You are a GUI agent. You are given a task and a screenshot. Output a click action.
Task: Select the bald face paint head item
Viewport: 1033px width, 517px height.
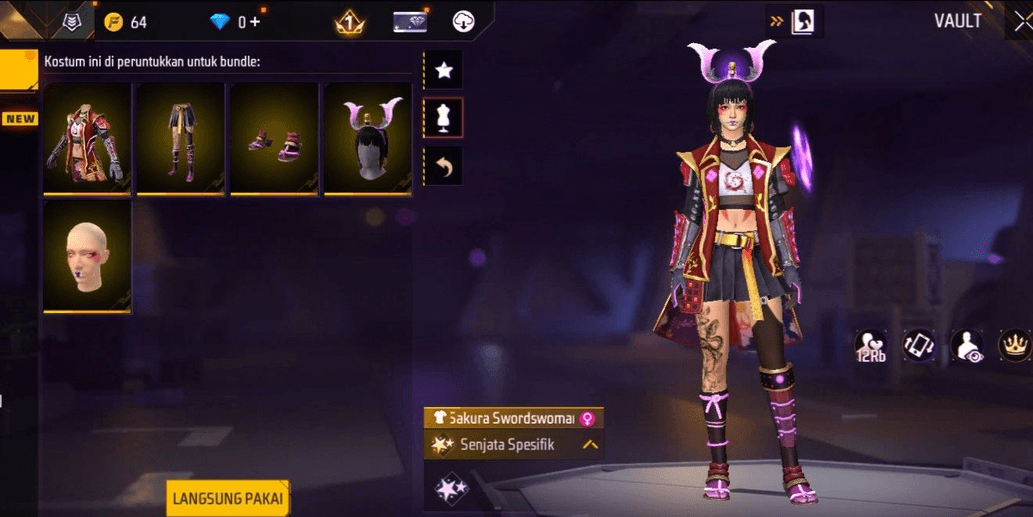pyautogui.click(x=87, y=256)
